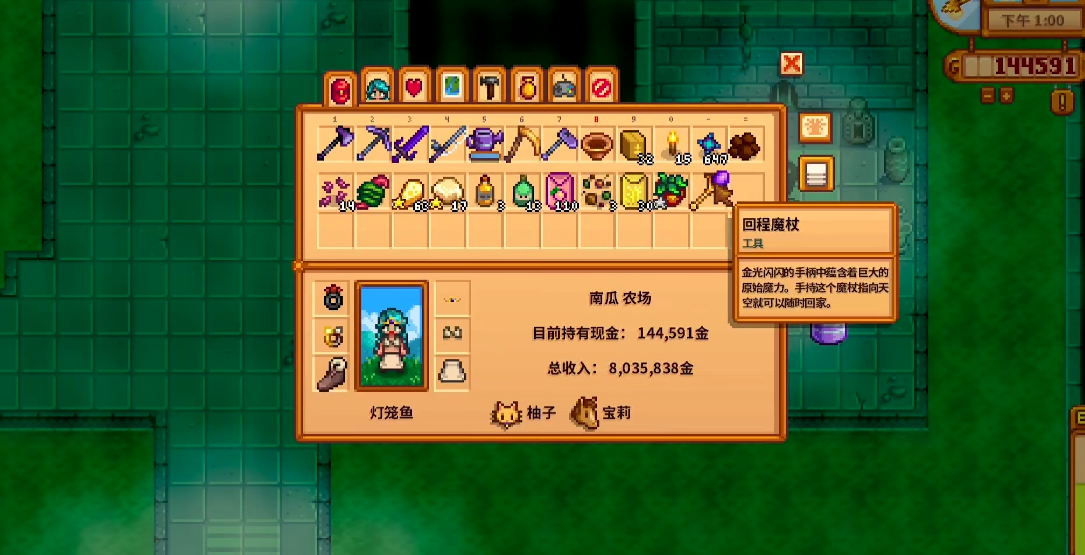Click the zoom-out minus button
The height and width of the screenshot is (555, 1085).
point(987,96)
